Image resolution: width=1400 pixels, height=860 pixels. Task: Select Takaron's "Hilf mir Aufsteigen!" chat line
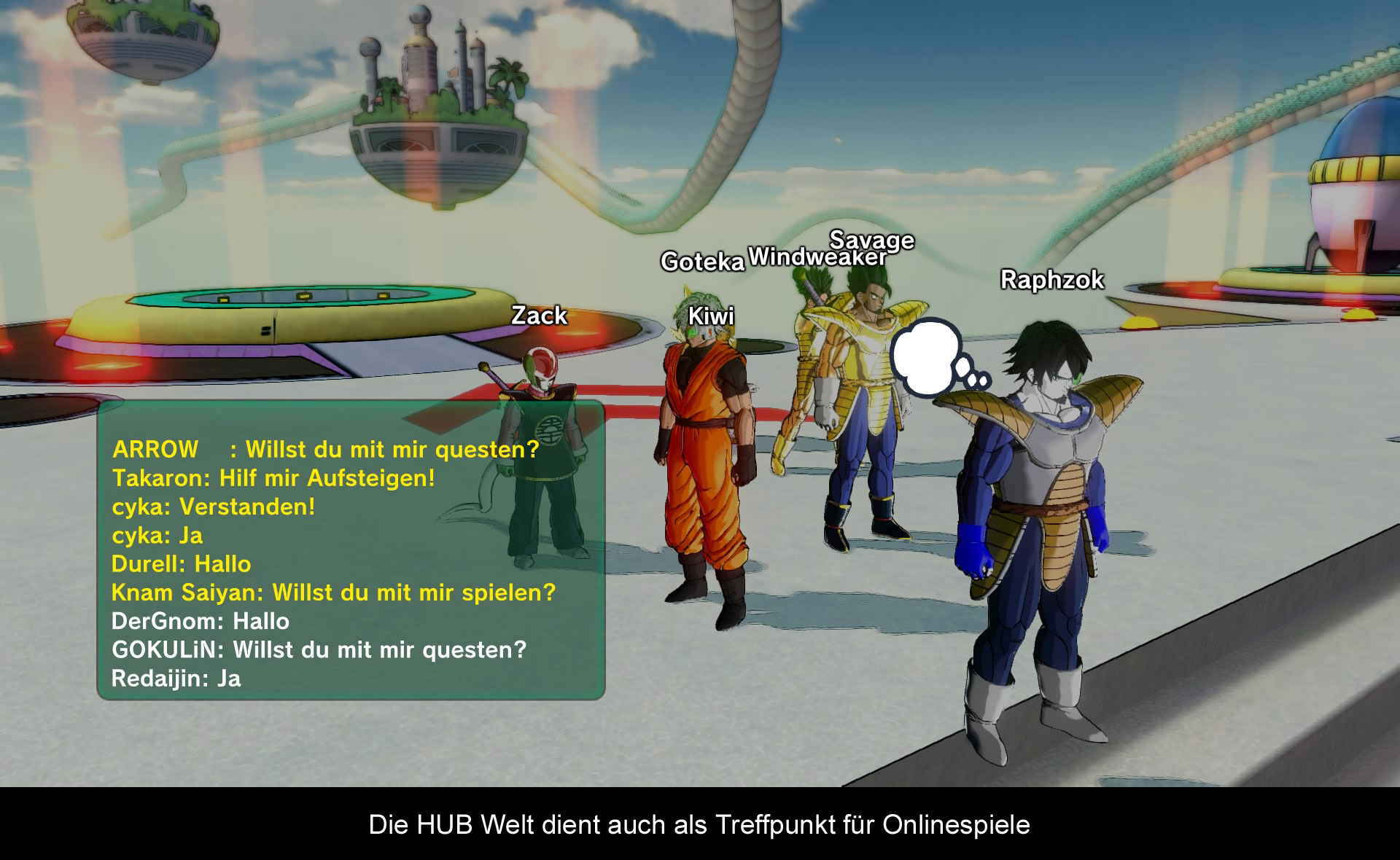[273, 478]
